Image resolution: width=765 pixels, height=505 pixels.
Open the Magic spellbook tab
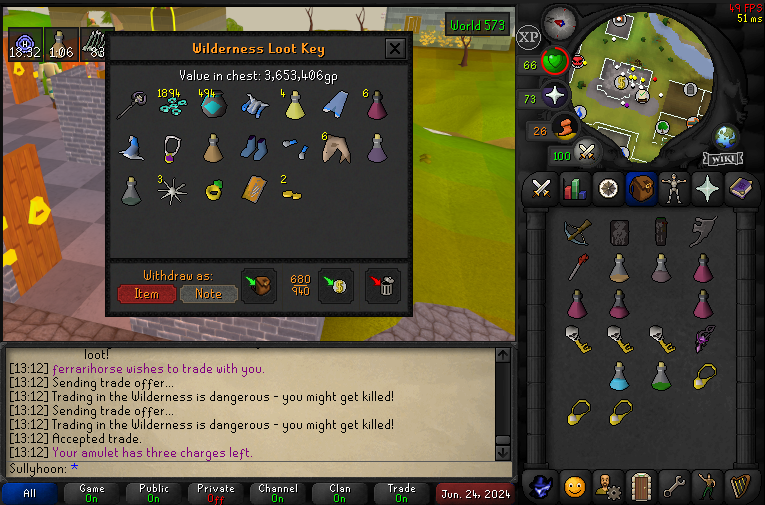point(742,187)
